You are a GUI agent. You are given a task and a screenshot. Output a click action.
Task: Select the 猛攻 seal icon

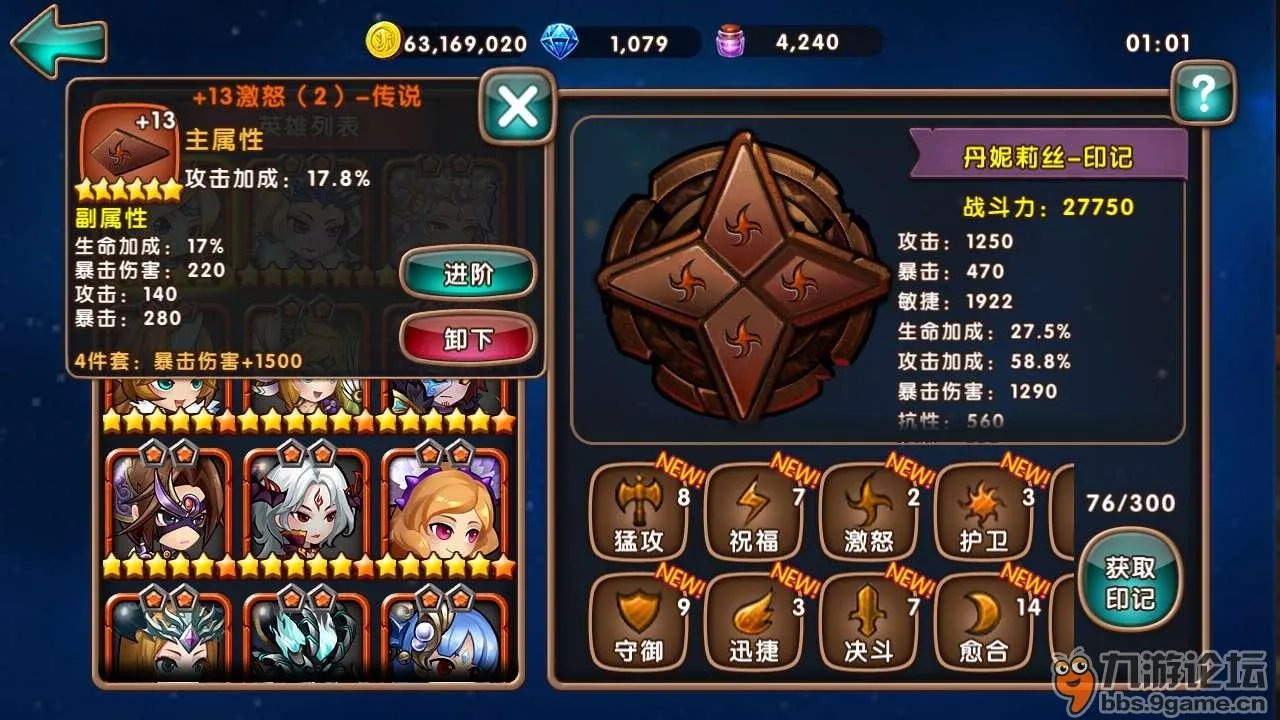pyautogui.click(x=639, y=510)
